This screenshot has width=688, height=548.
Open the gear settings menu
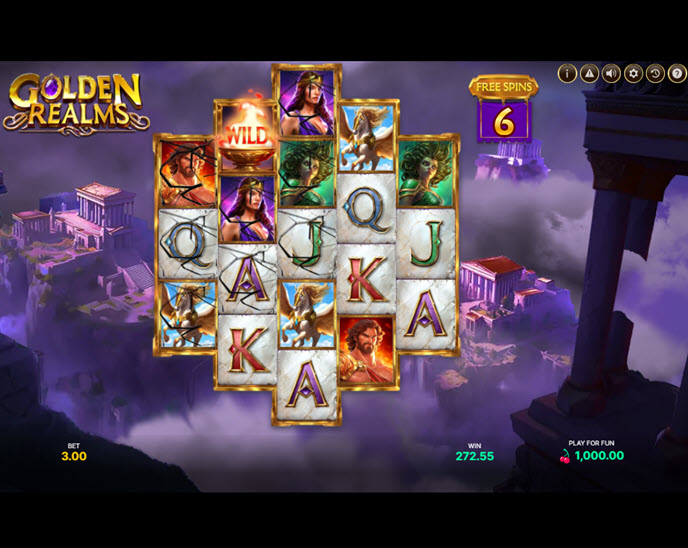click(633, 73)
